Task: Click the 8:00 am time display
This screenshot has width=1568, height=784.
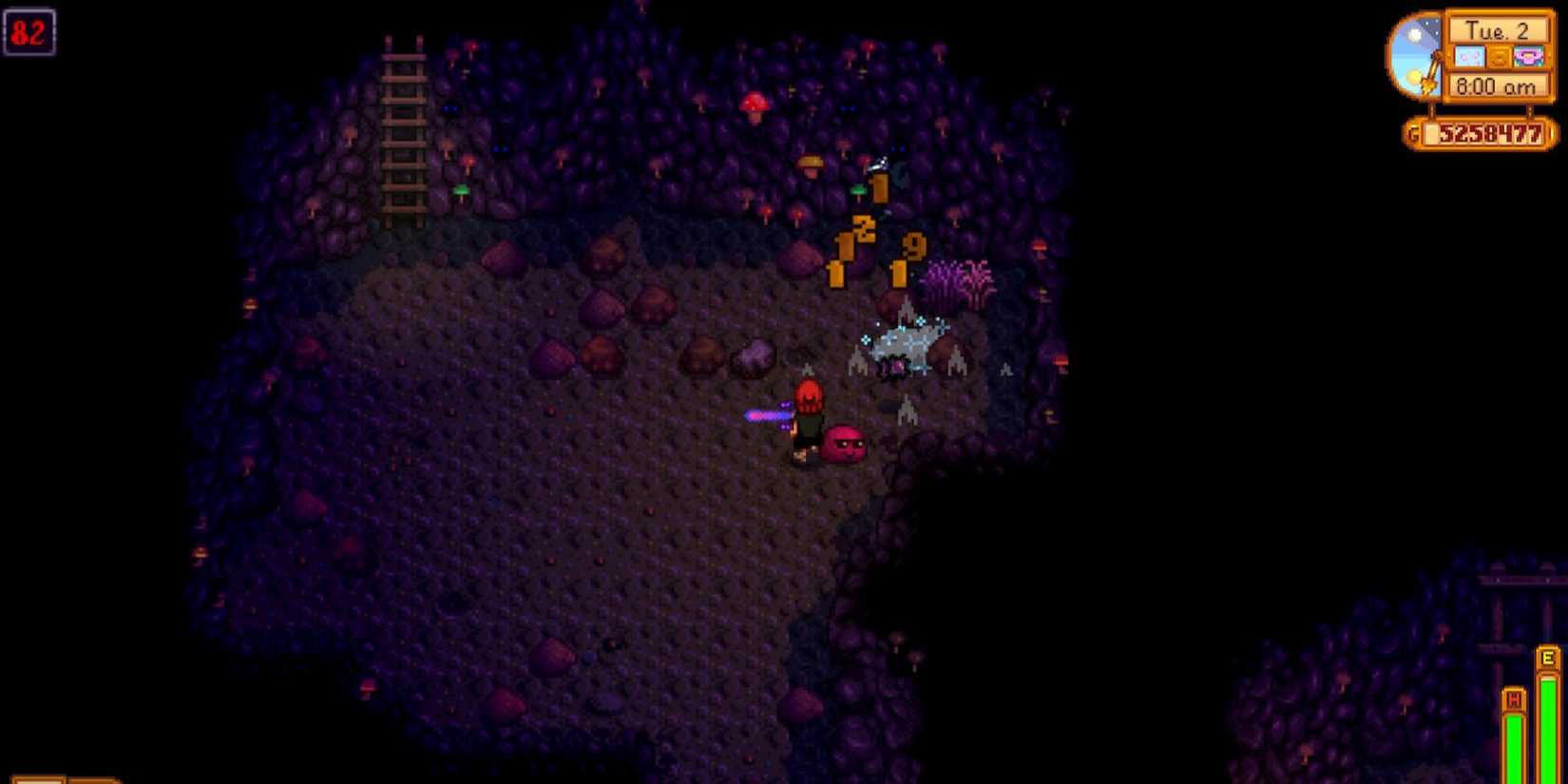Action: [x=1497, y=86]
